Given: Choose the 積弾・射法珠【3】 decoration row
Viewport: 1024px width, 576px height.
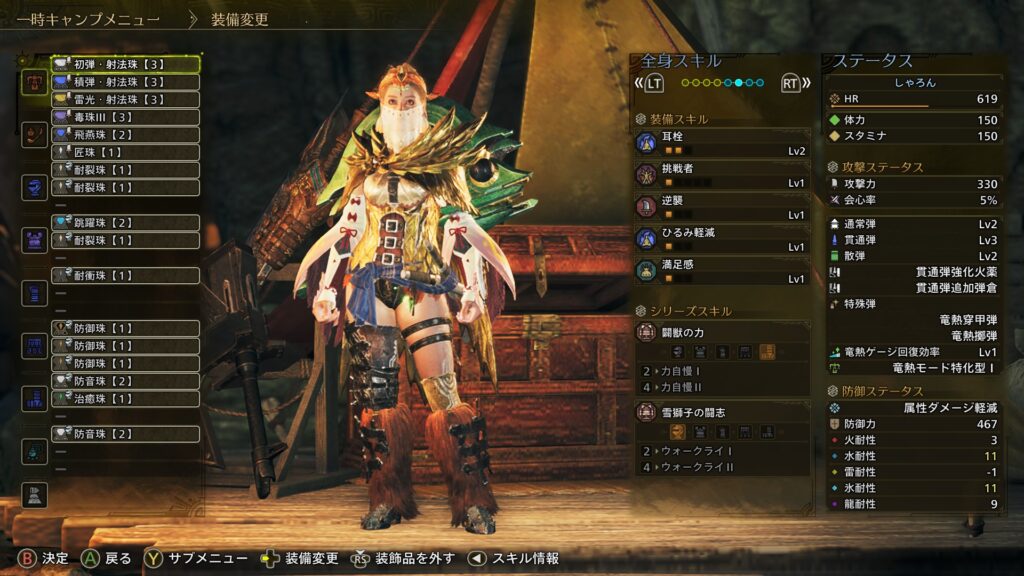Looking at the screenshot, I should (125, 82).
